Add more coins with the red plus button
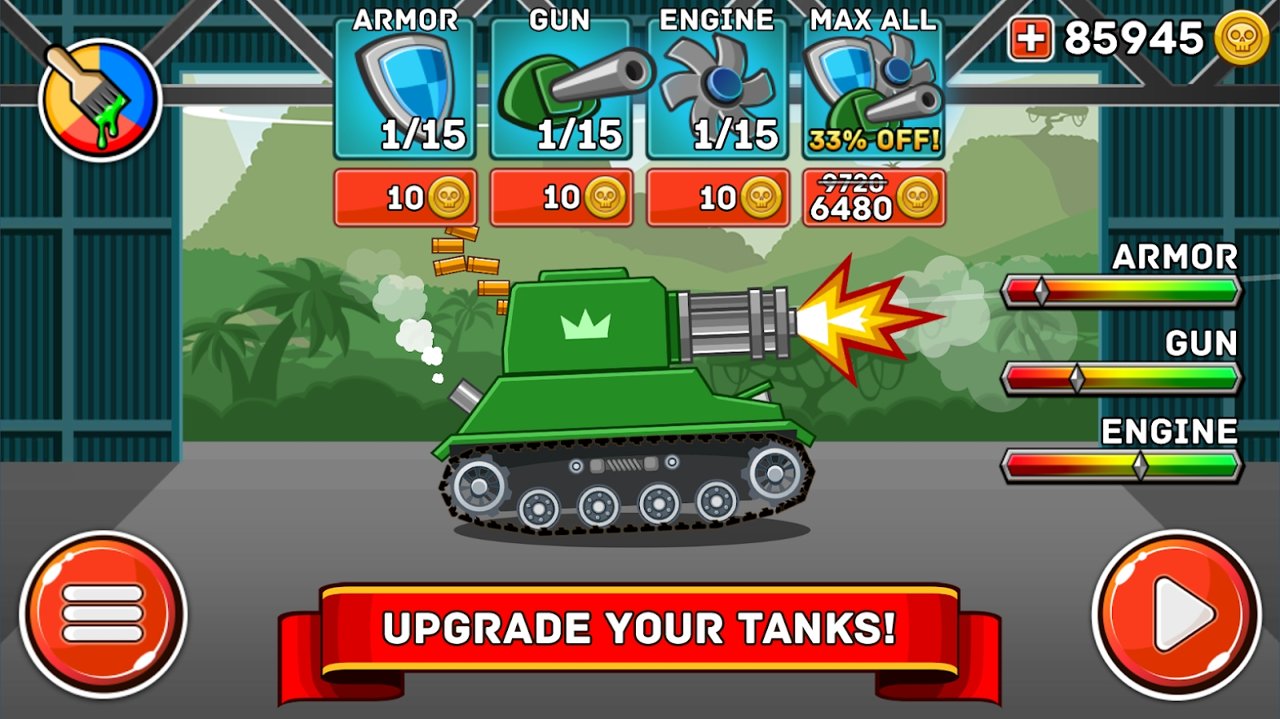Screen dimensions: 1280x719 click(x=1030, y=39)
